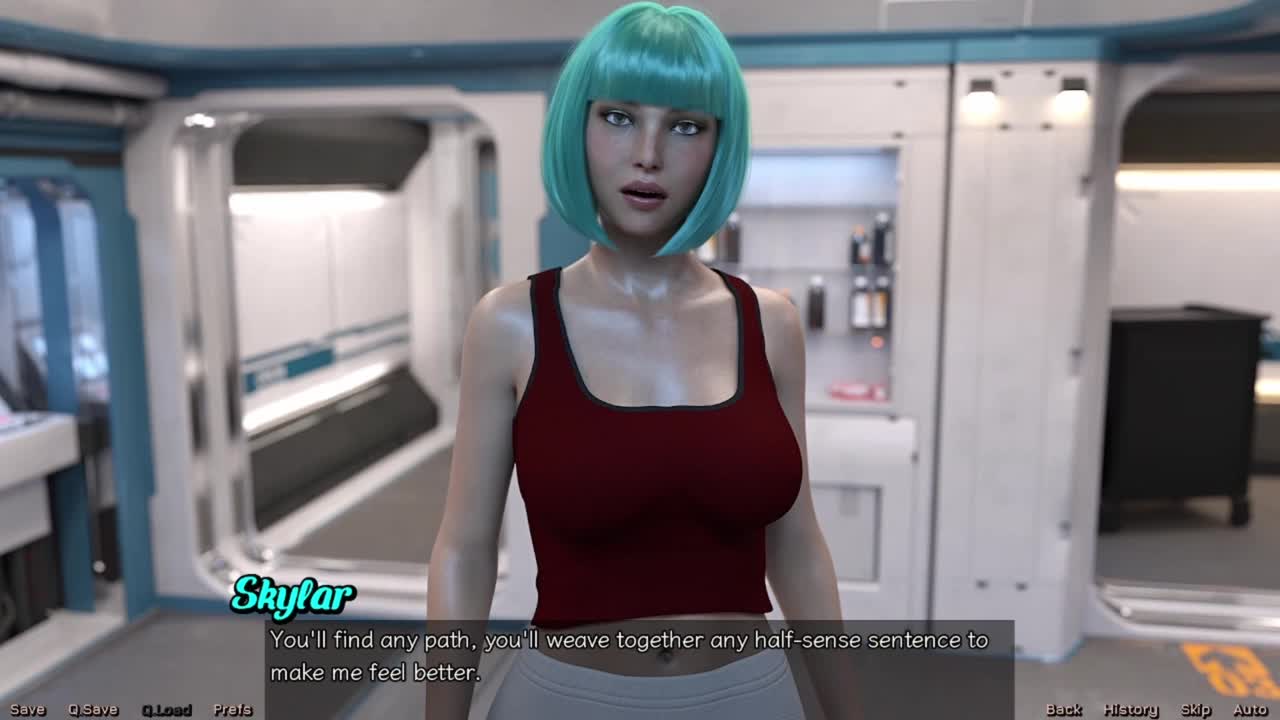The height and width of the screenshot is (720, 1280).
Task: Quick load with Q.Load
Action: click(x=166, y=709)
